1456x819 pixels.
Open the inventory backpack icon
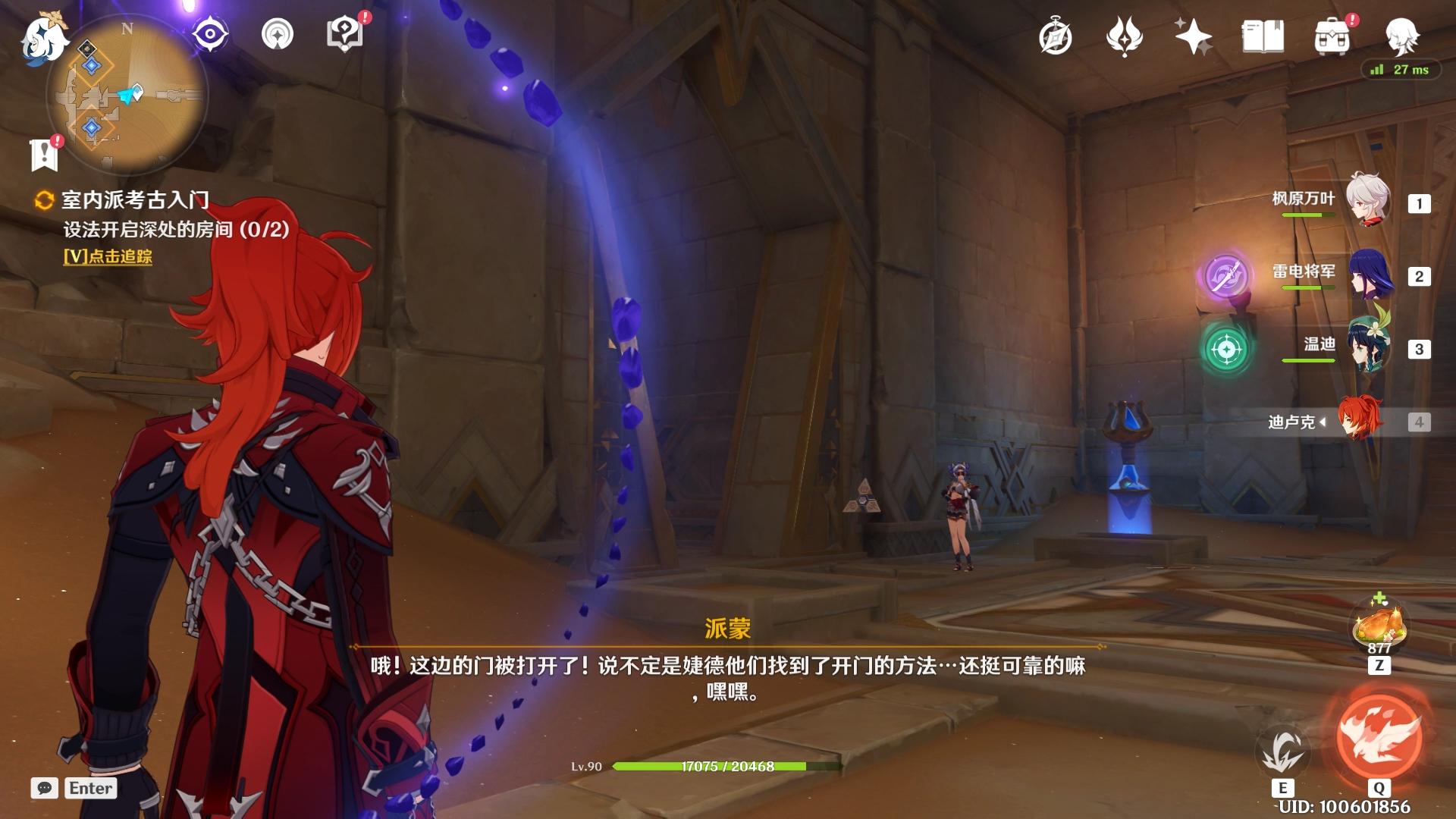(x=1332, y=36)
